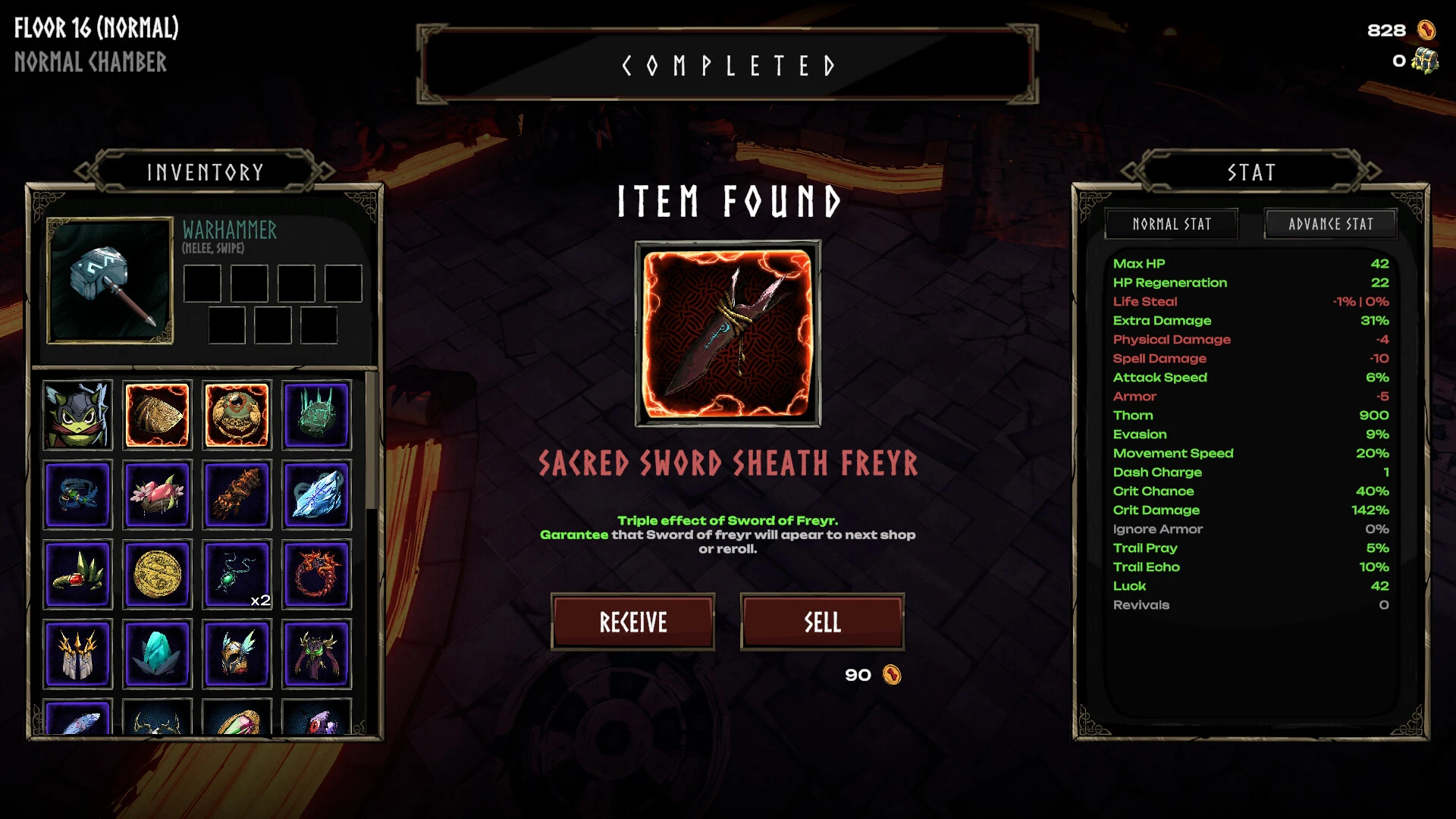This screenshot has height=819, width=1456.
Task: Choose the red serpent ring item
Action: click(316, 575)
